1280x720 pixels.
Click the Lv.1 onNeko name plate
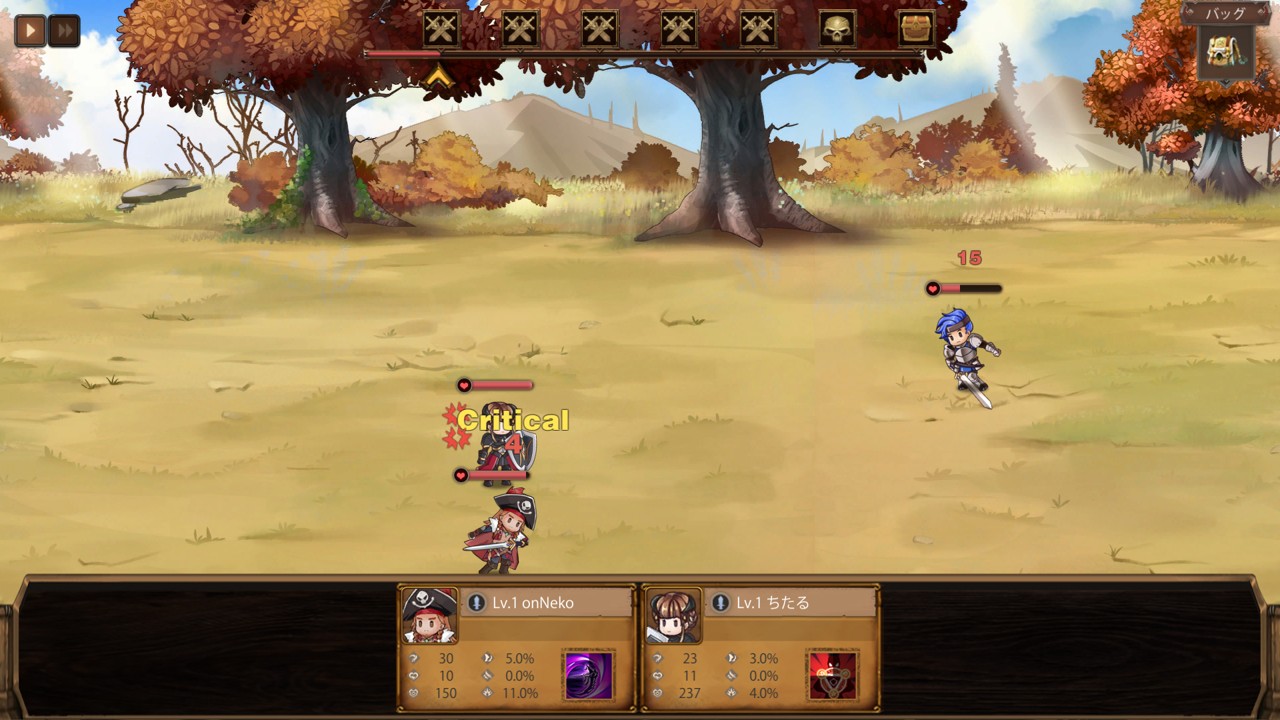click(x=548, y=603)
